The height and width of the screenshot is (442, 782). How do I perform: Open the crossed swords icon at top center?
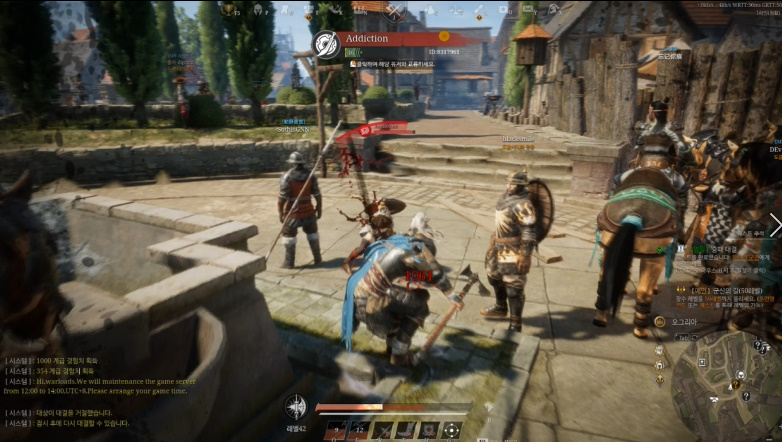[395, 12]
